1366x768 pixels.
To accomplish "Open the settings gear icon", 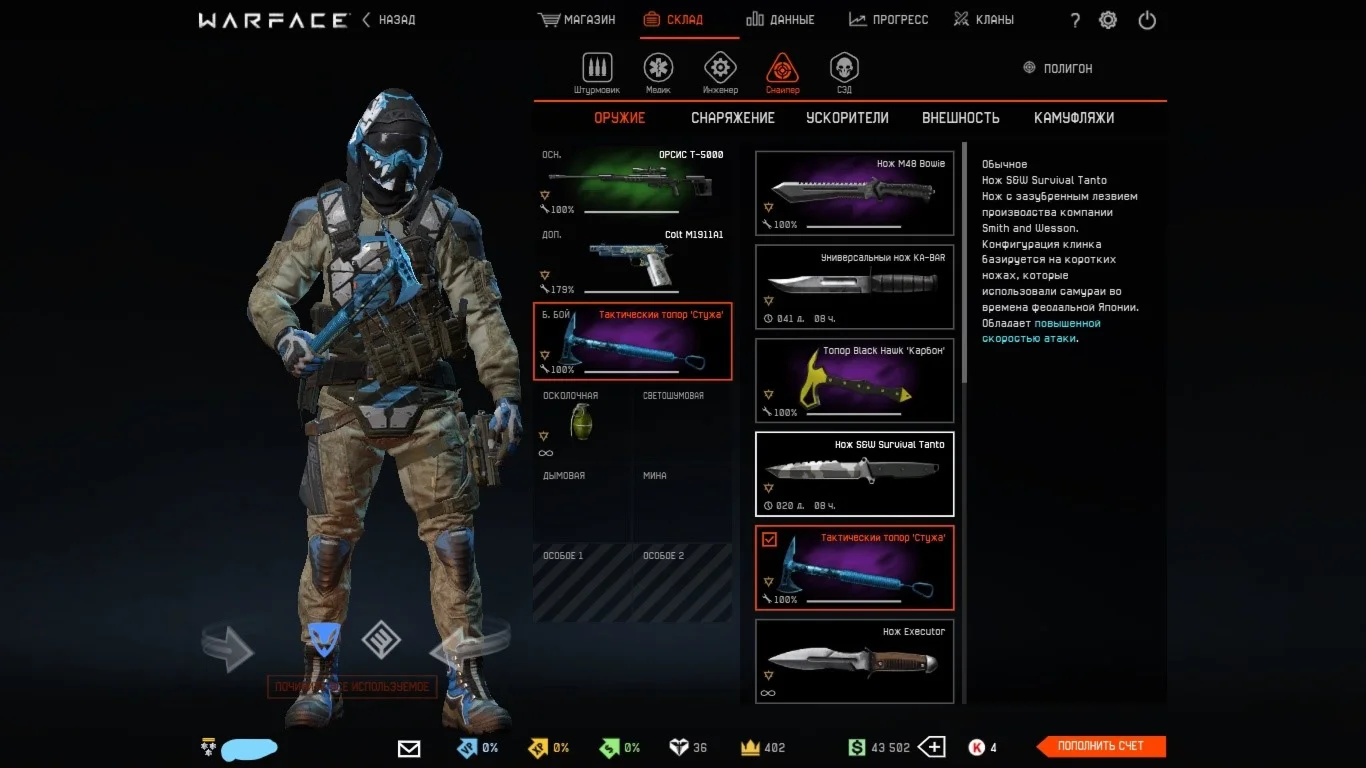I will [x=1108, y=19].
